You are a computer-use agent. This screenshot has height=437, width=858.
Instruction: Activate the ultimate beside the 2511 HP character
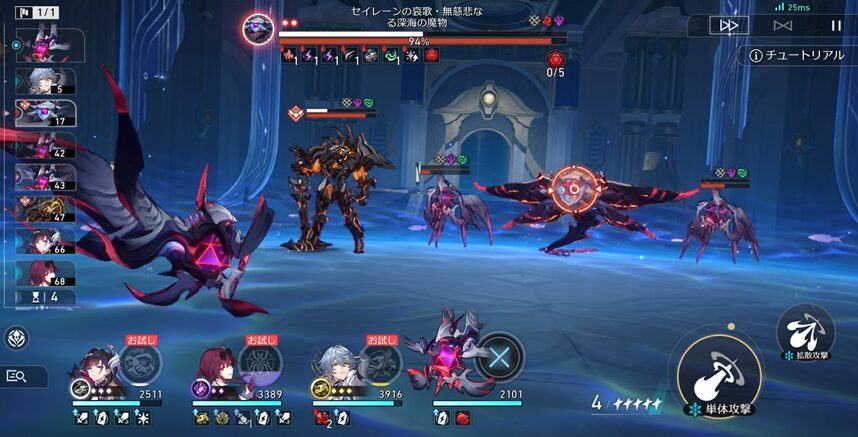[x=142, y=361]
